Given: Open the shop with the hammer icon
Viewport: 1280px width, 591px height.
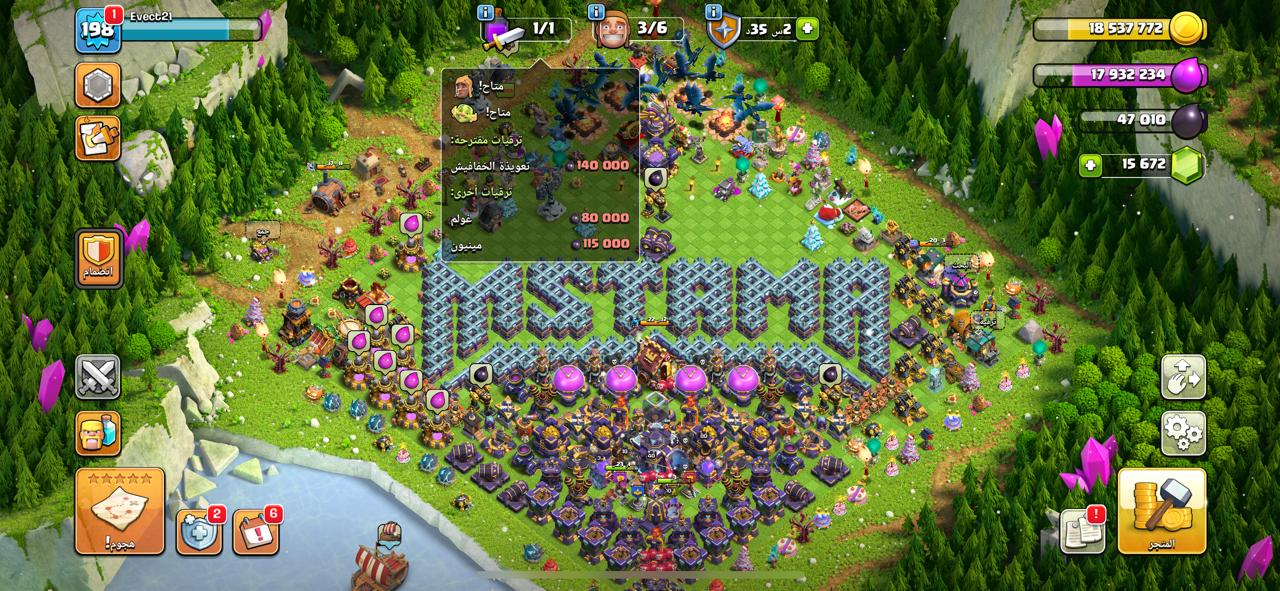Looking at the screenshot, I should 1161,510.
